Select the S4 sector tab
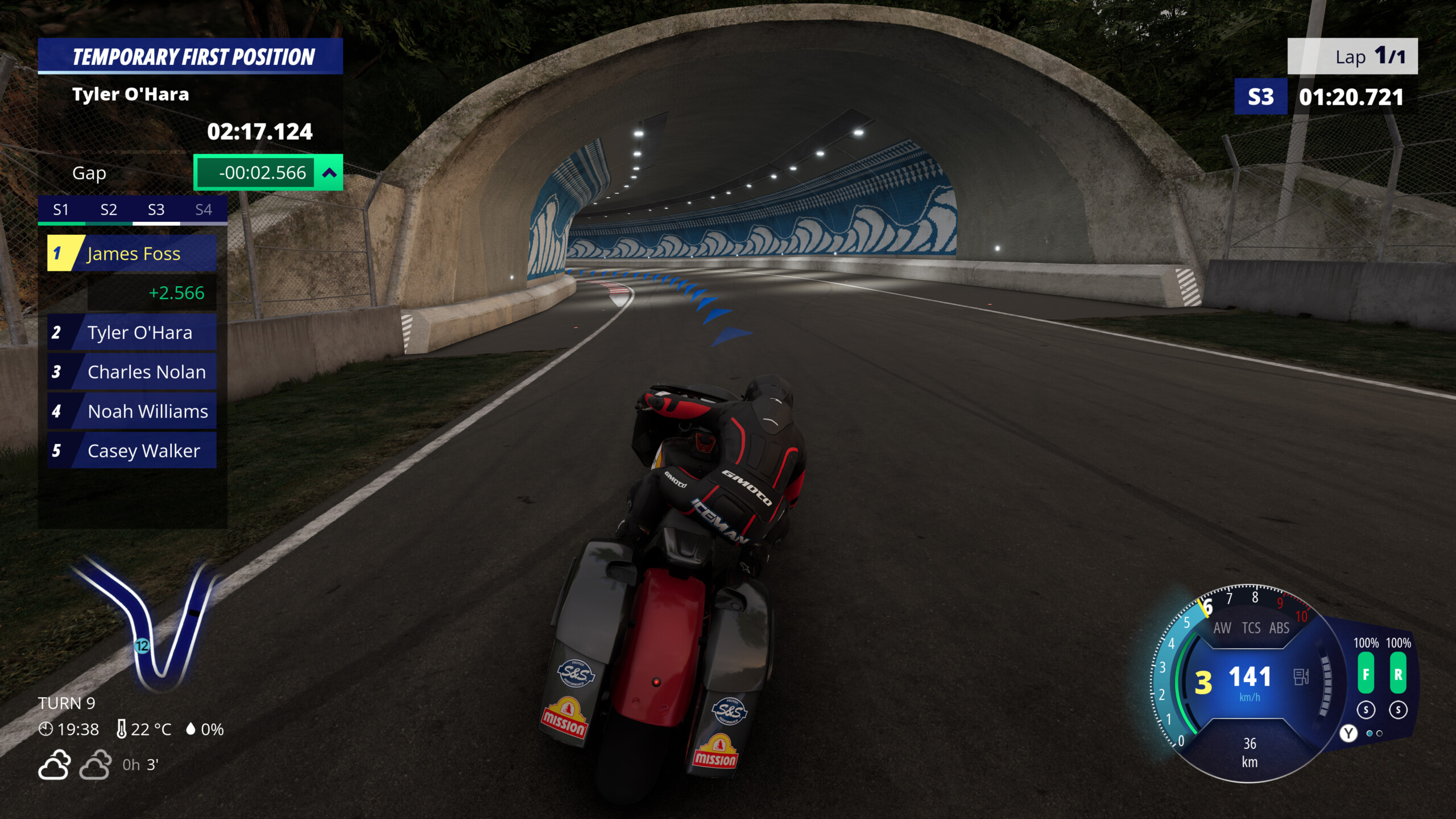This screenshot has height=819, width=1456. point(204,209)
